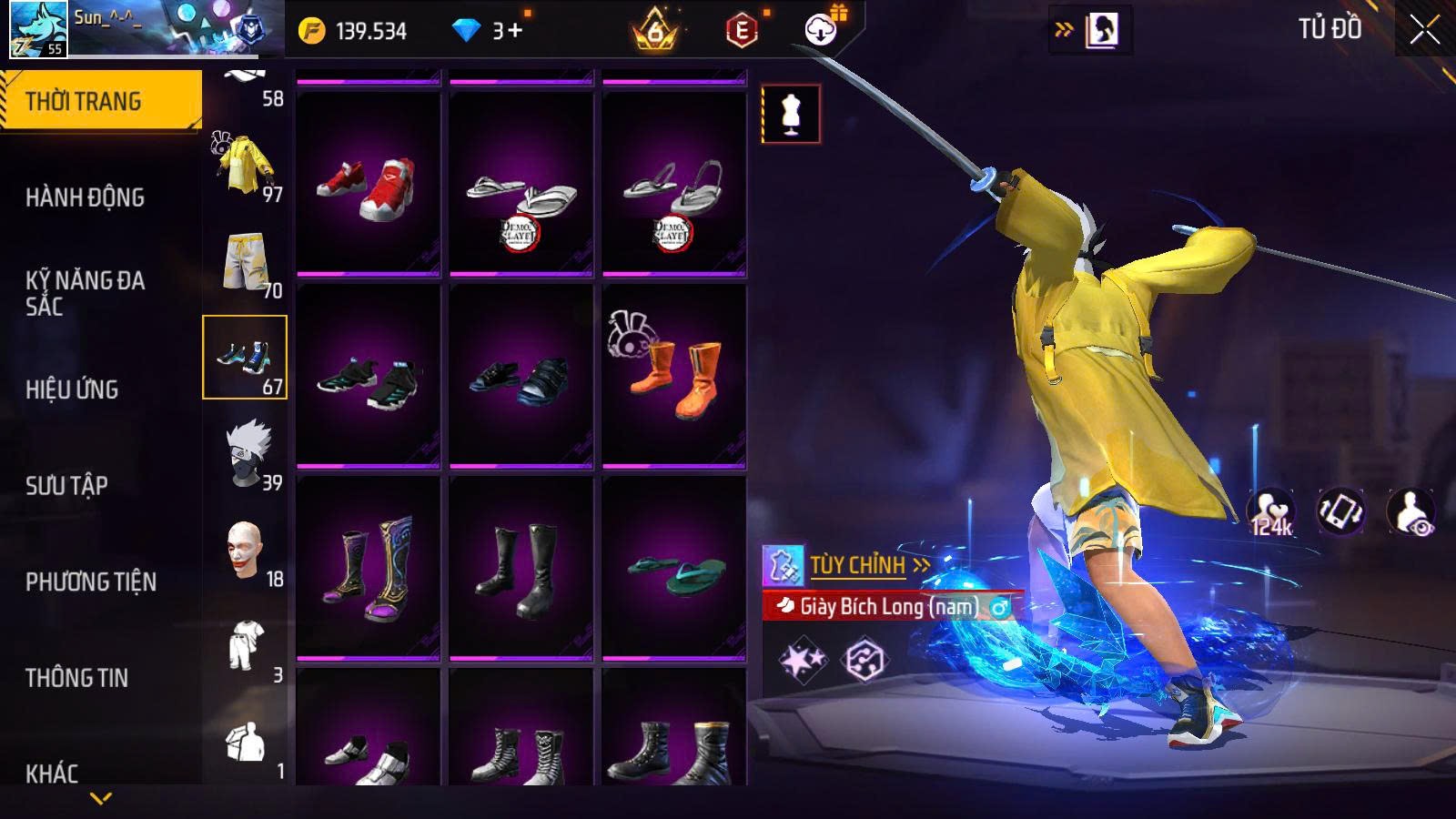Choose the shorts bottoms category
Image resolution: width=1456 pixels, height=819 pixels.
245,262
